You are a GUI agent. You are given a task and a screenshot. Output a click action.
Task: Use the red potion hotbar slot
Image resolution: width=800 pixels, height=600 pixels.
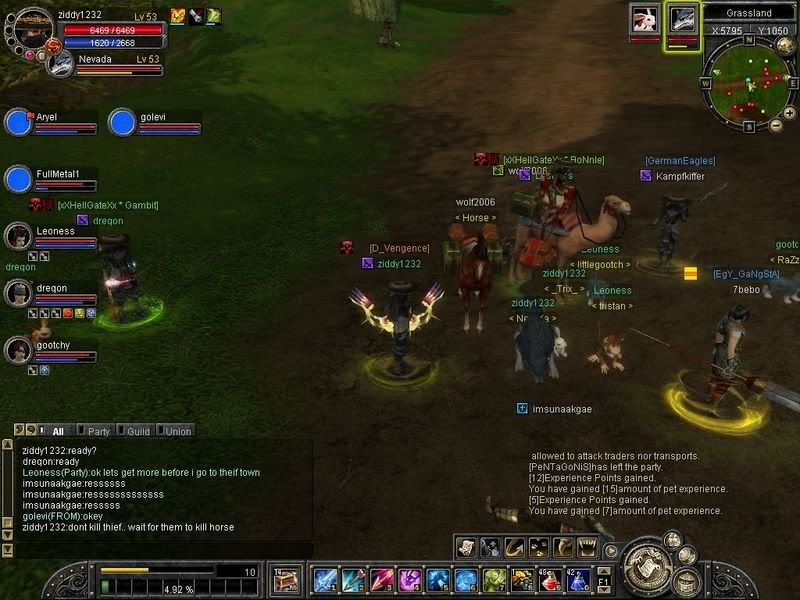pos(549,579)
